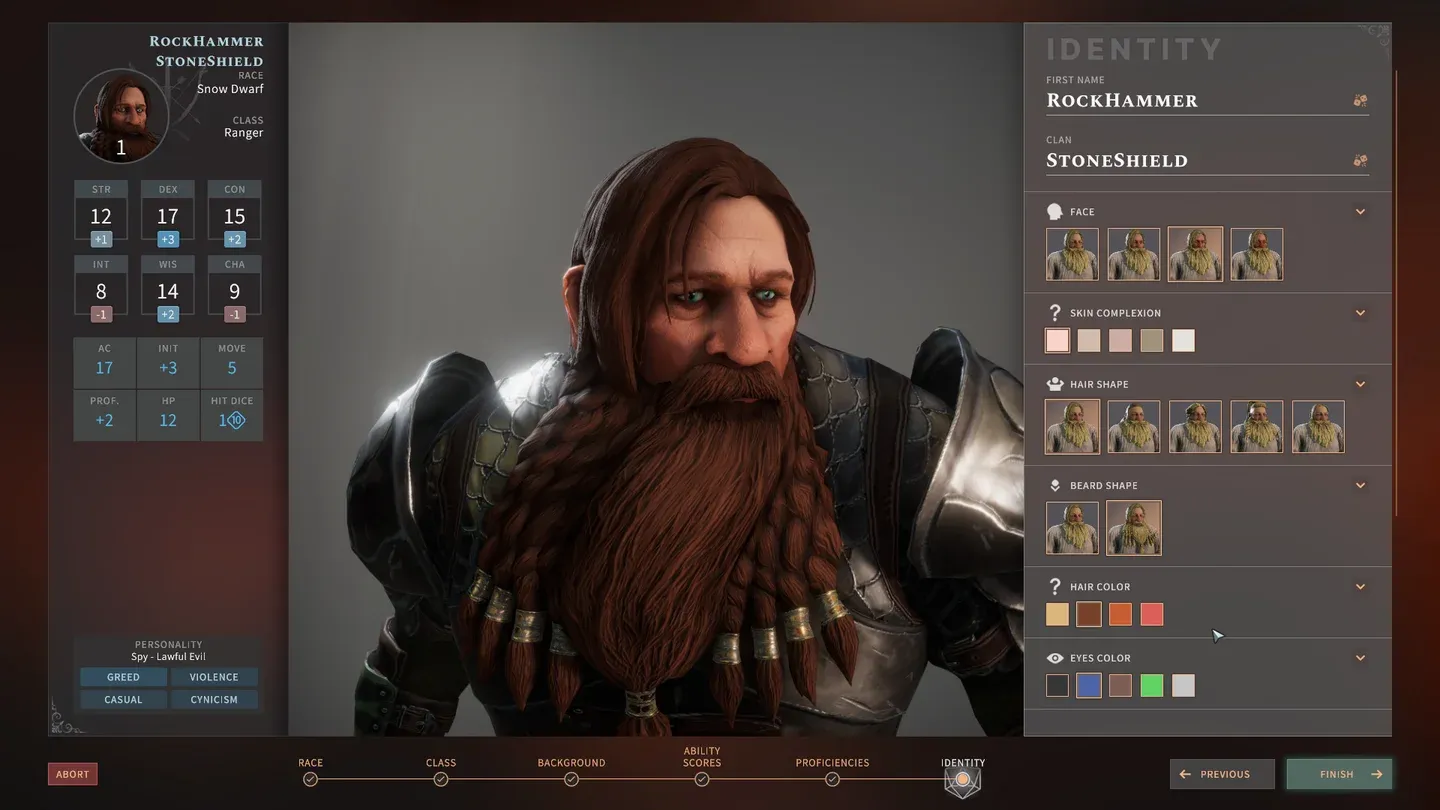Choose the orange hair color swatch
The width and height of the screenshot is (1440, 810).
point(1120,614)
